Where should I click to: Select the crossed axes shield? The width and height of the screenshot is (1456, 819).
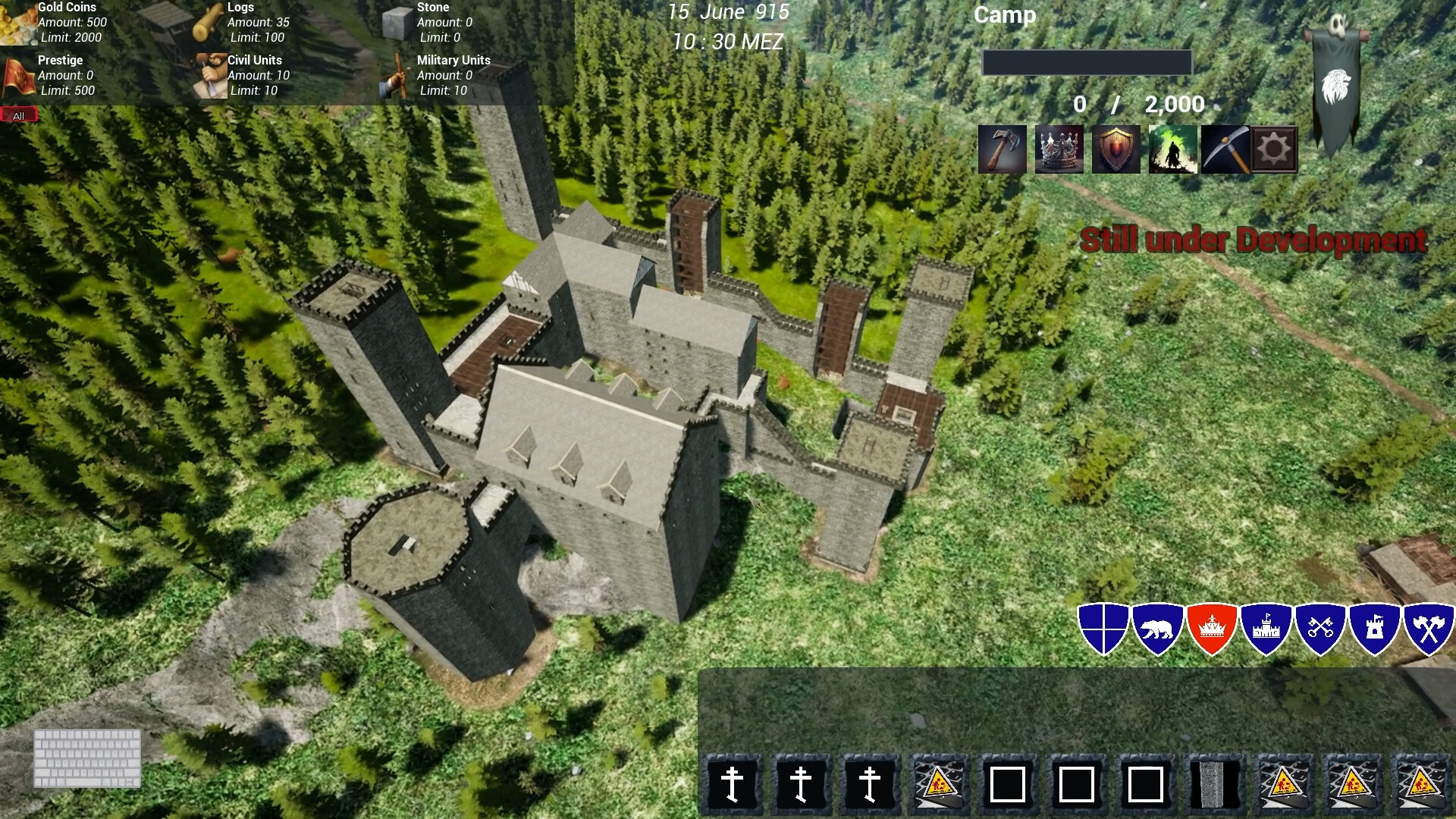point(1428,628)
